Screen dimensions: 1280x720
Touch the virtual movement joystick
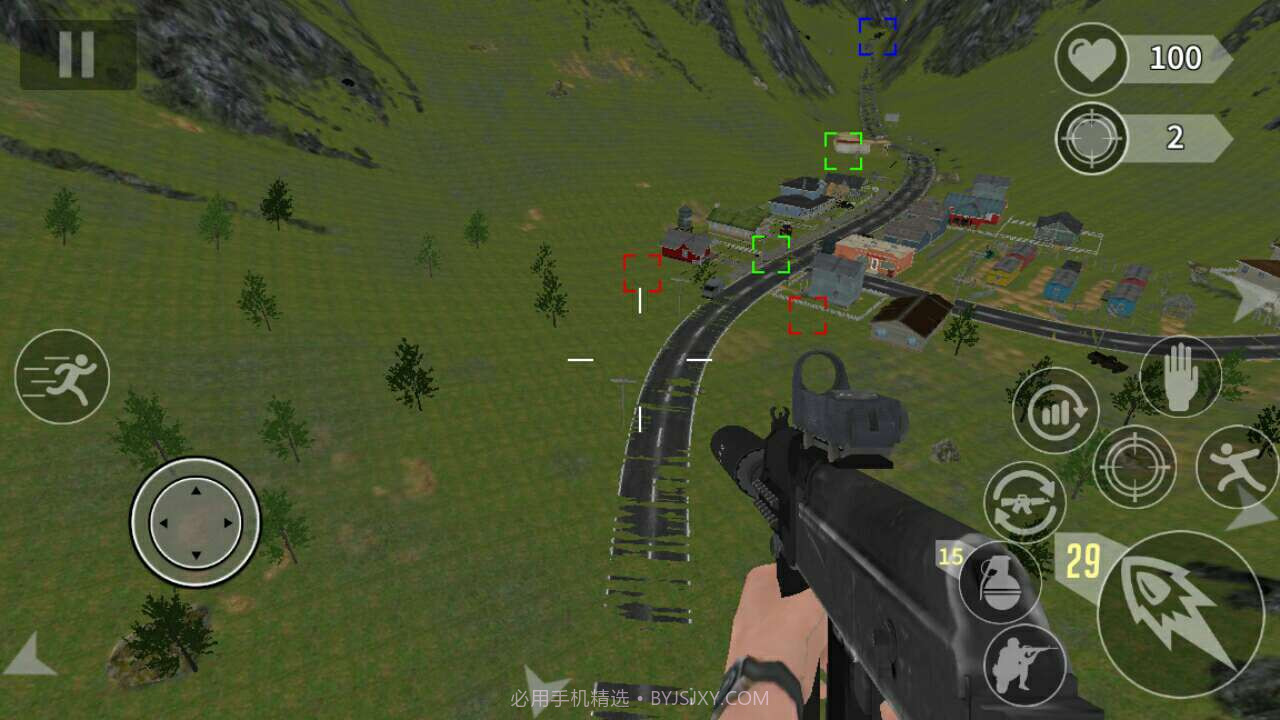pyautogui.click(x=195, y=521)
